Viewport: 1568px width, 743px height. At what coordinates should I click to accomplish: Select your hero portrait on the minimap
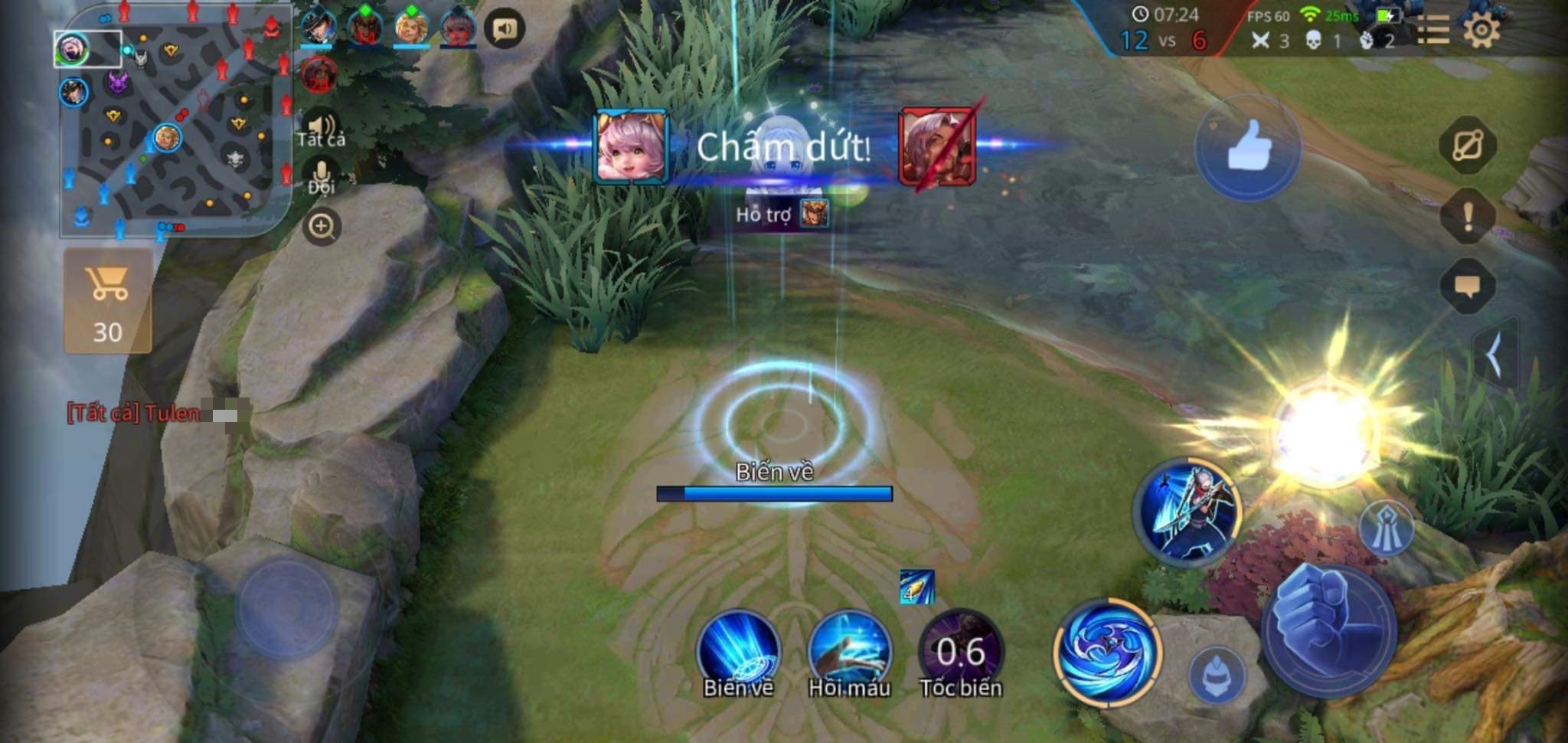point(71,47)
